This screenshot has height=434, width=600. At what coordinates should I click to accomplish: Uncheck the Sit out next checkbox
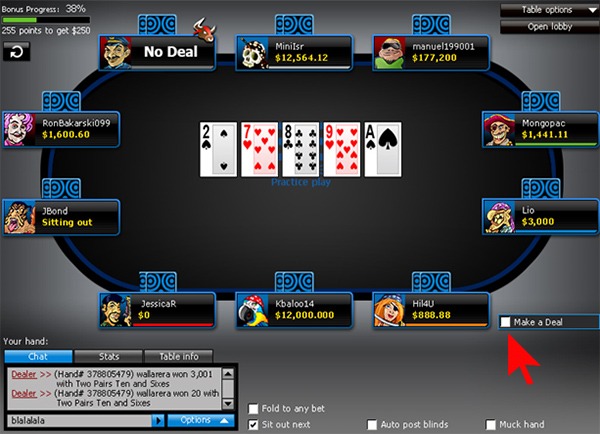click(x=254, y=424)
